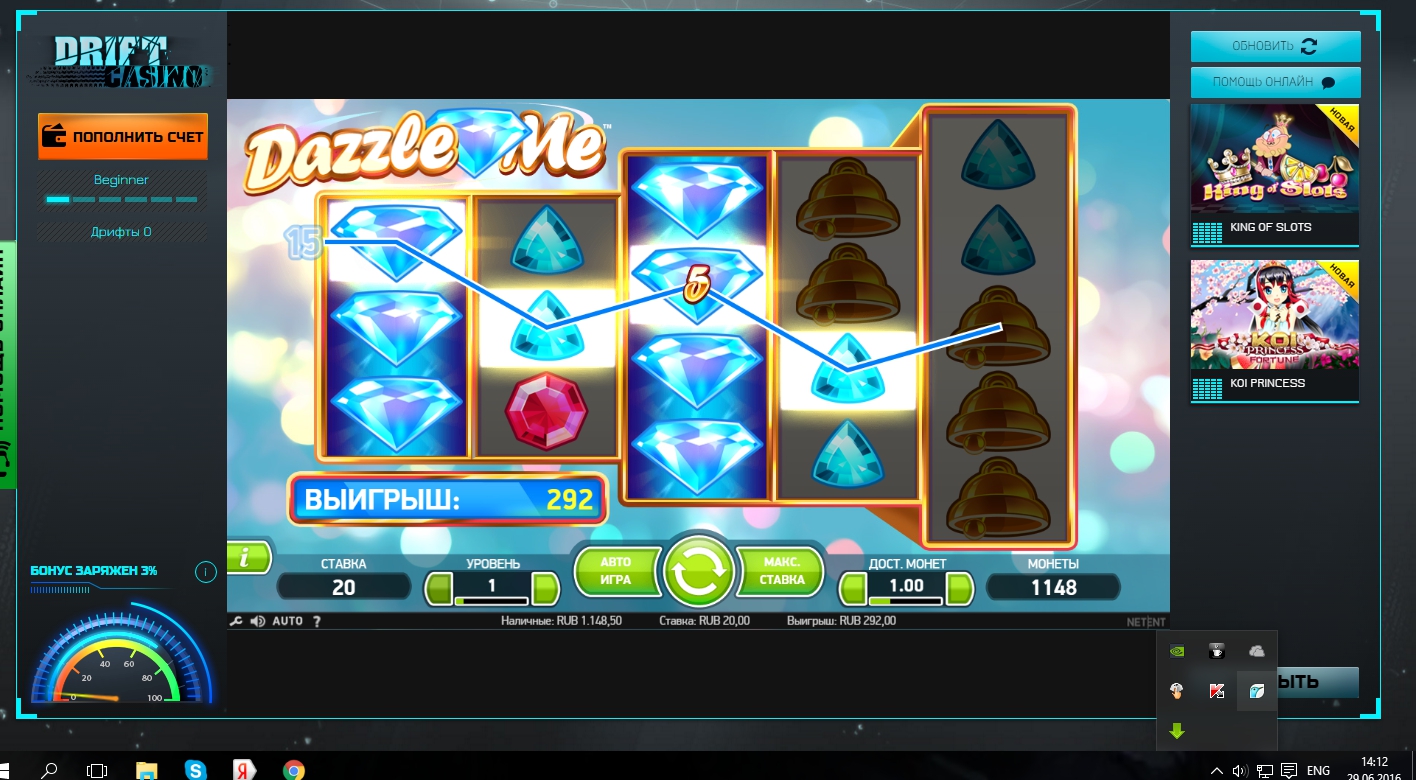Open game settings via the wrench icon

click(236, 621)
